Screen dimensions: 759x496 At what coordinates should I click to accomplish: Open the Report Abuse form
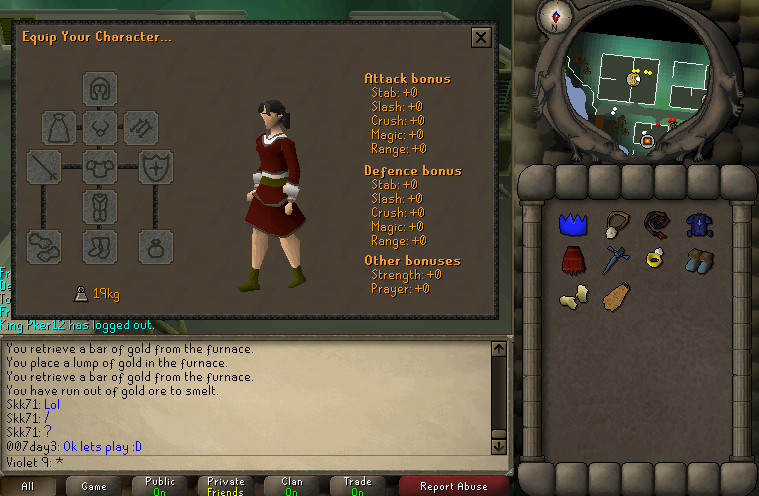tap(454, 486)
